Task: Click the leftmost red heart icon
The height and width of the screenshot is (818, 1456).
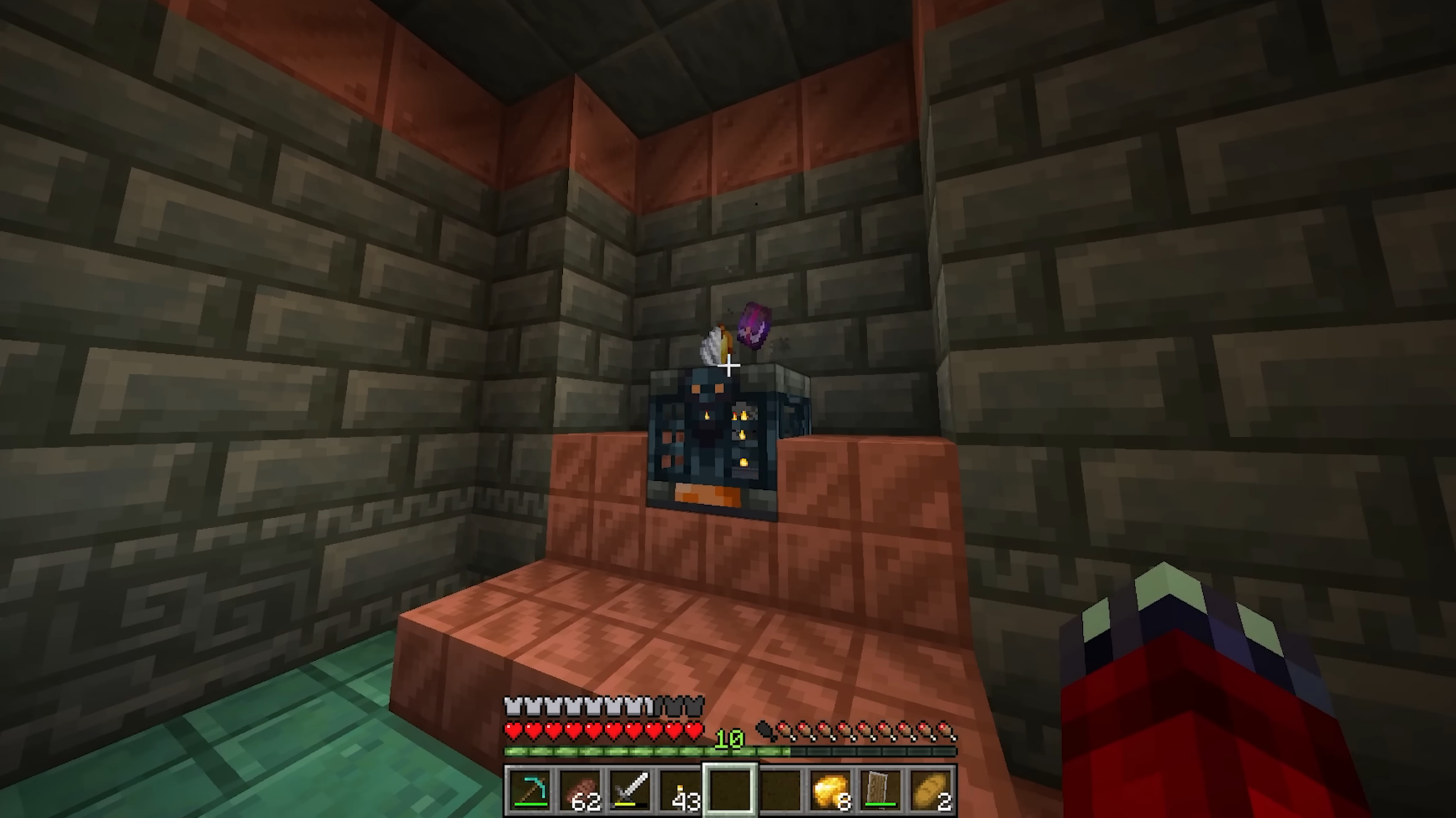Action: coord(511,729)
